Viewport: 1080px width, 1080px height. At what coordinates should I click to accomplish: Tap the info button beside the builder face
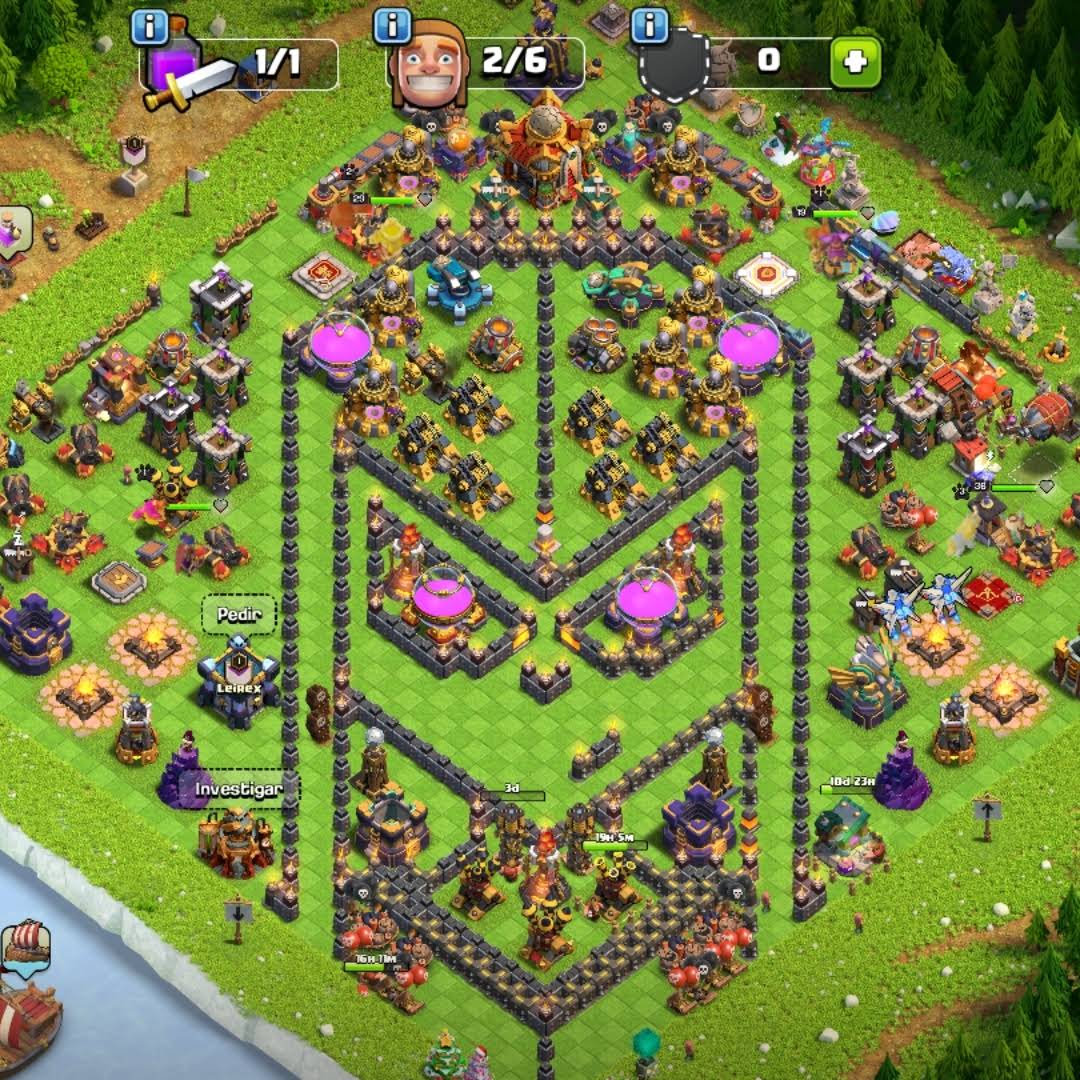click(393, 27)
